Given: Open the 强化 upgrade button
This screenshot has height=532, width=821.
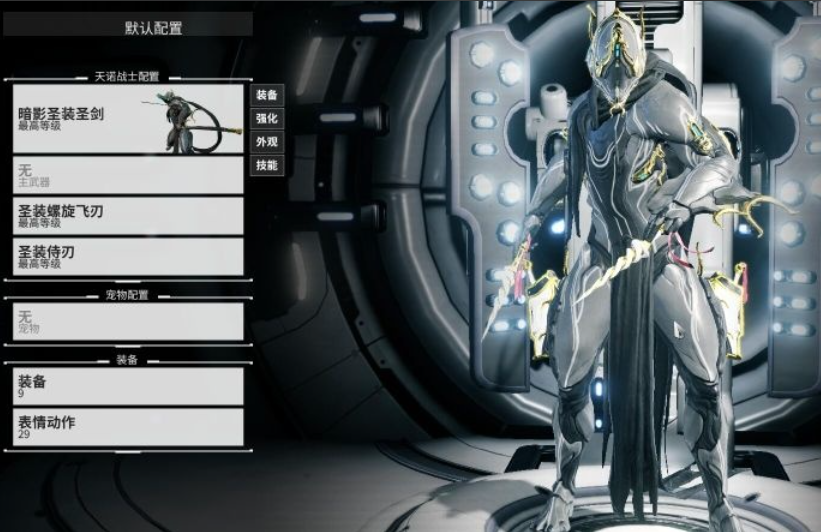Looking at the screenshot, I should click(x=267, y=118).
